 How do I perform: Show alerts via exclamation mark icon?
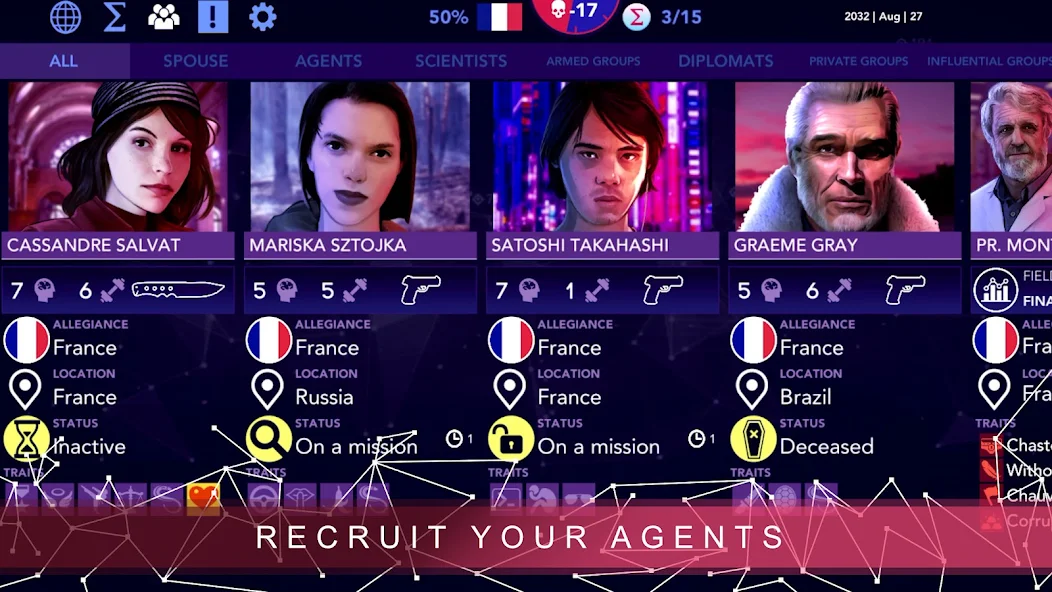213,17
